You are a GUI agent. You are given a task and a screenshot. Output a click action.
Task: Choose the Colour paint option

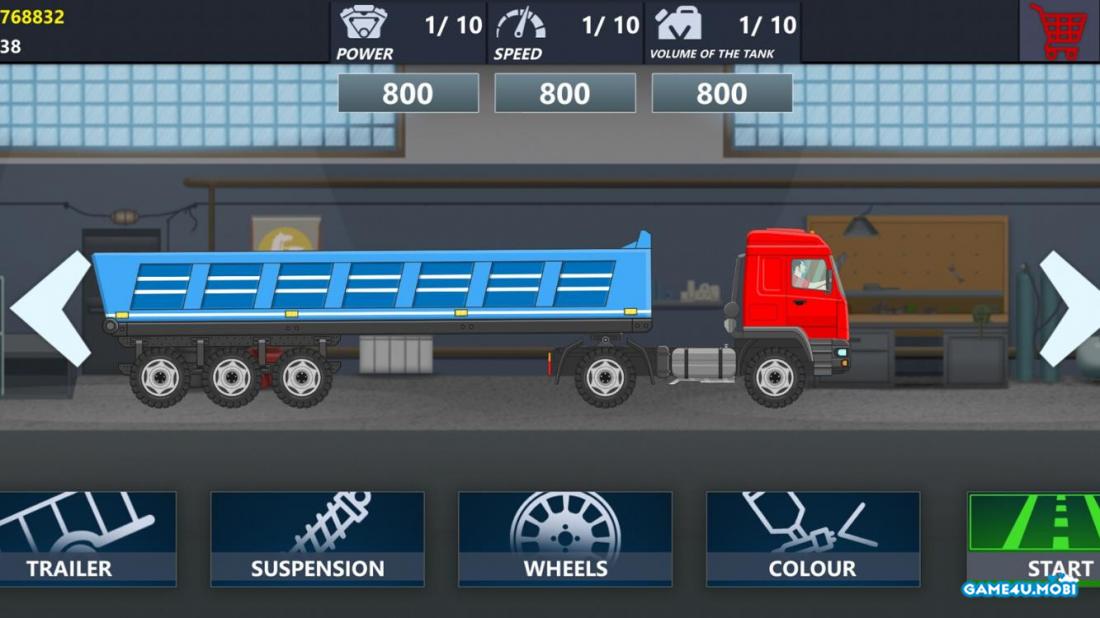click(x=812, y=538)
